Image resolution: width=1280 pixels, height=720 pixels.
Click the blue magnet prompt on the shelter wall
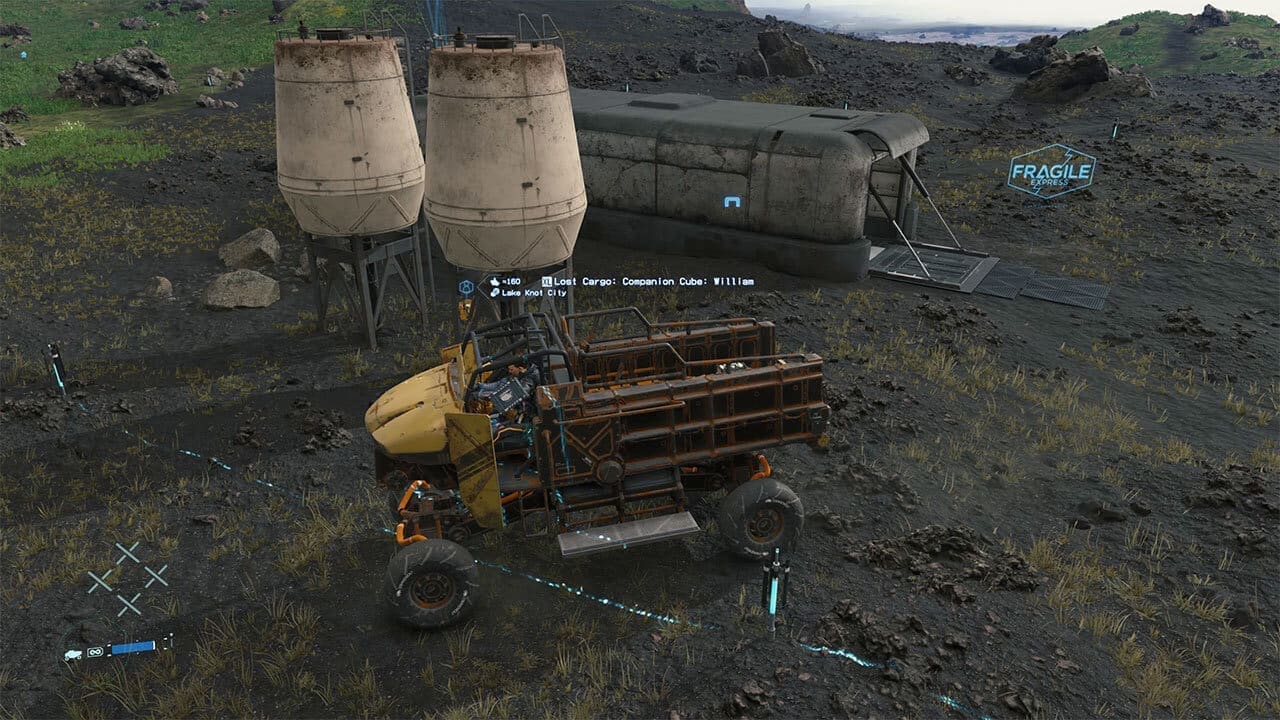[x=735, y=200]
